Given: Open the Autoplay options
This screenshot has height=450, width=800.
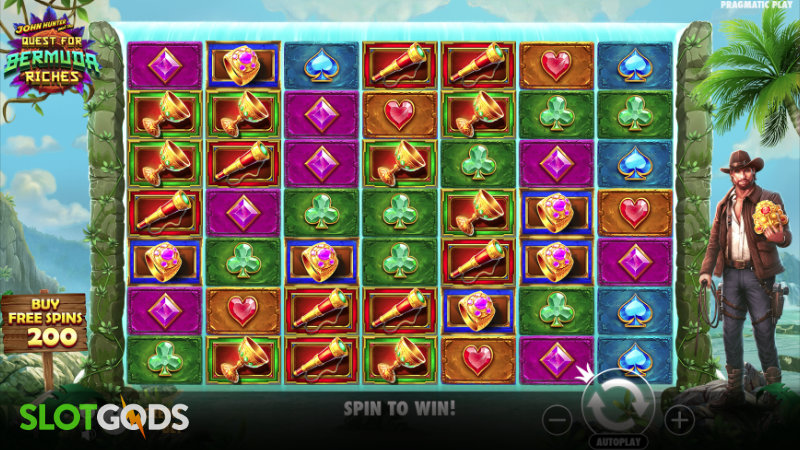Looking at the screenshot, I should tap(620, 440).
